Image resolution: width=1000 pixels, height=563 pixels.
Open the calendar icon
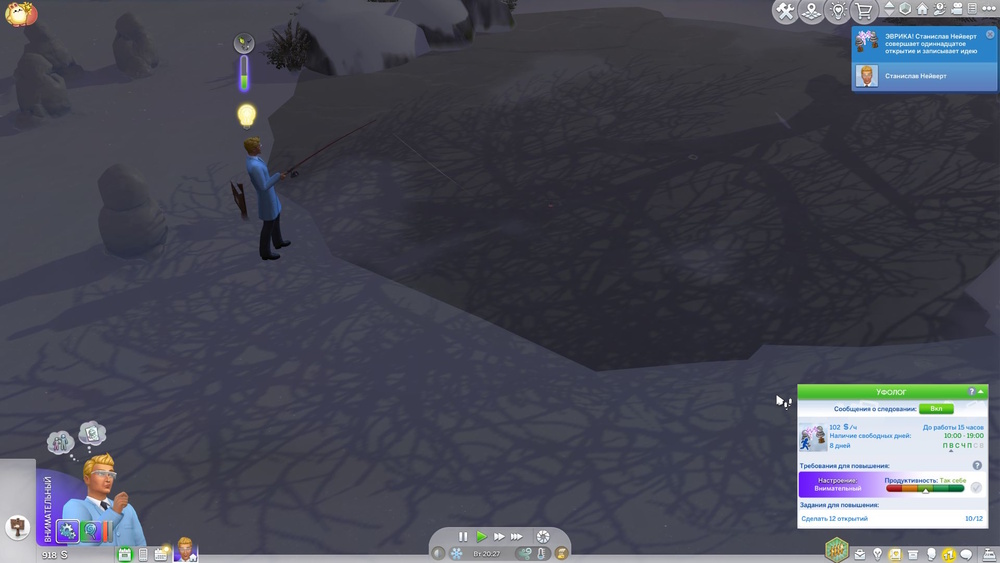point(125,554)
